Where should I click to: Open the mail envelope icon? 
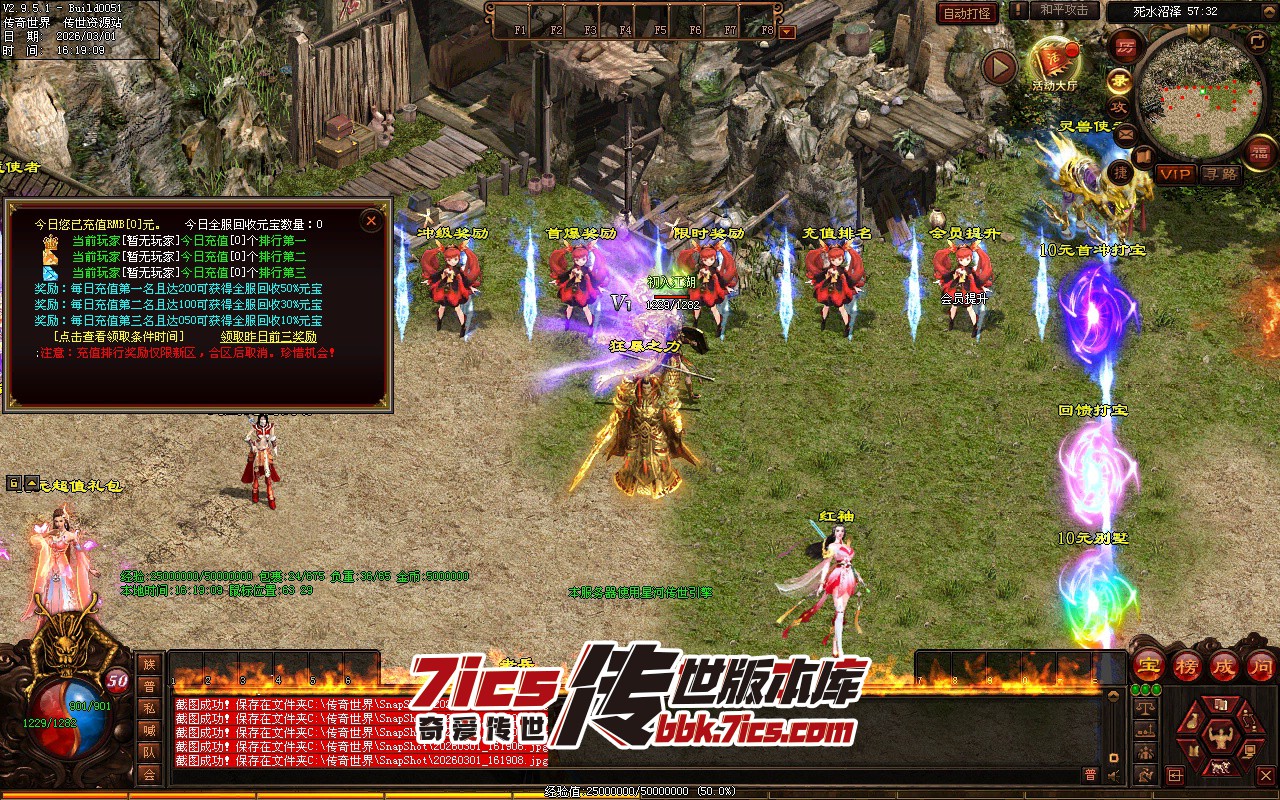click(1126, 133)
